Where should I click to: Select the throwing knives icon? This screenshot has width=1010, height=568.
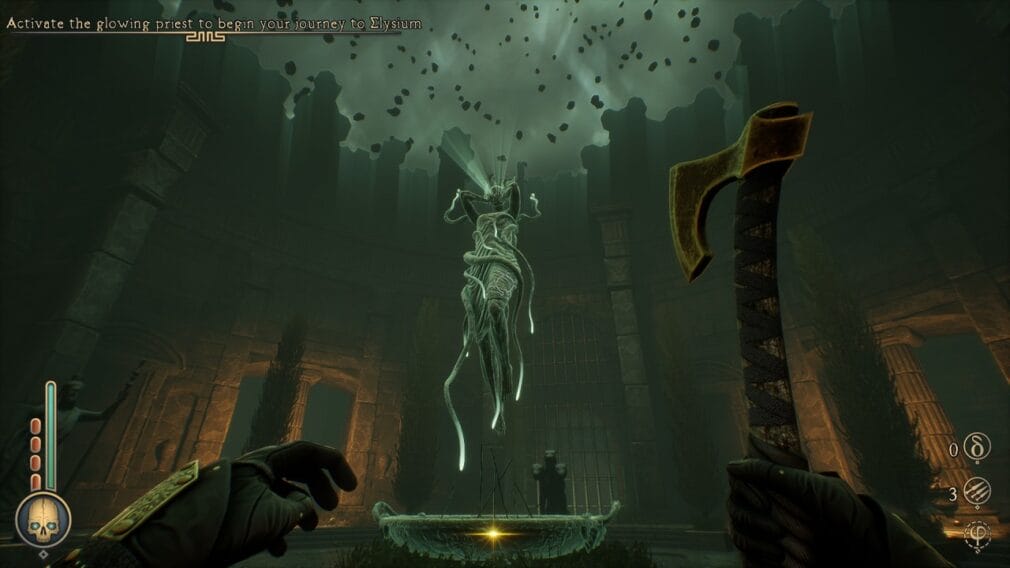(977, 493)
